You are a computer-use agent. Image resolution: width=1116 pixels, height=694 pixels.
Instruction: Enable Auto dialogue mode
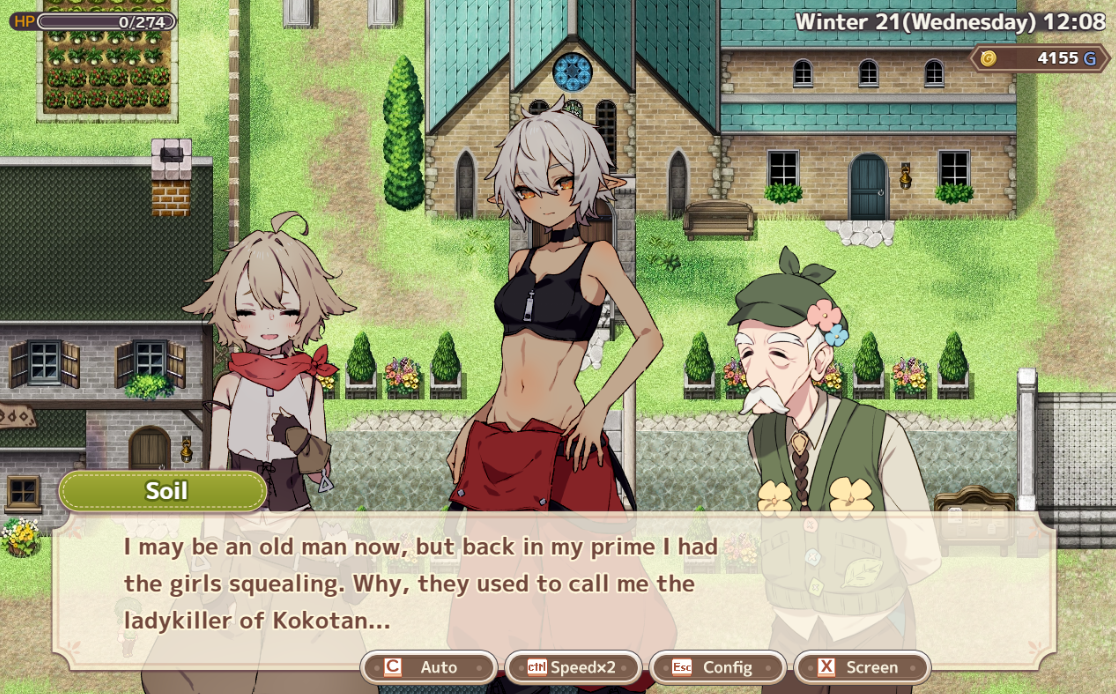tap(429, 667)
